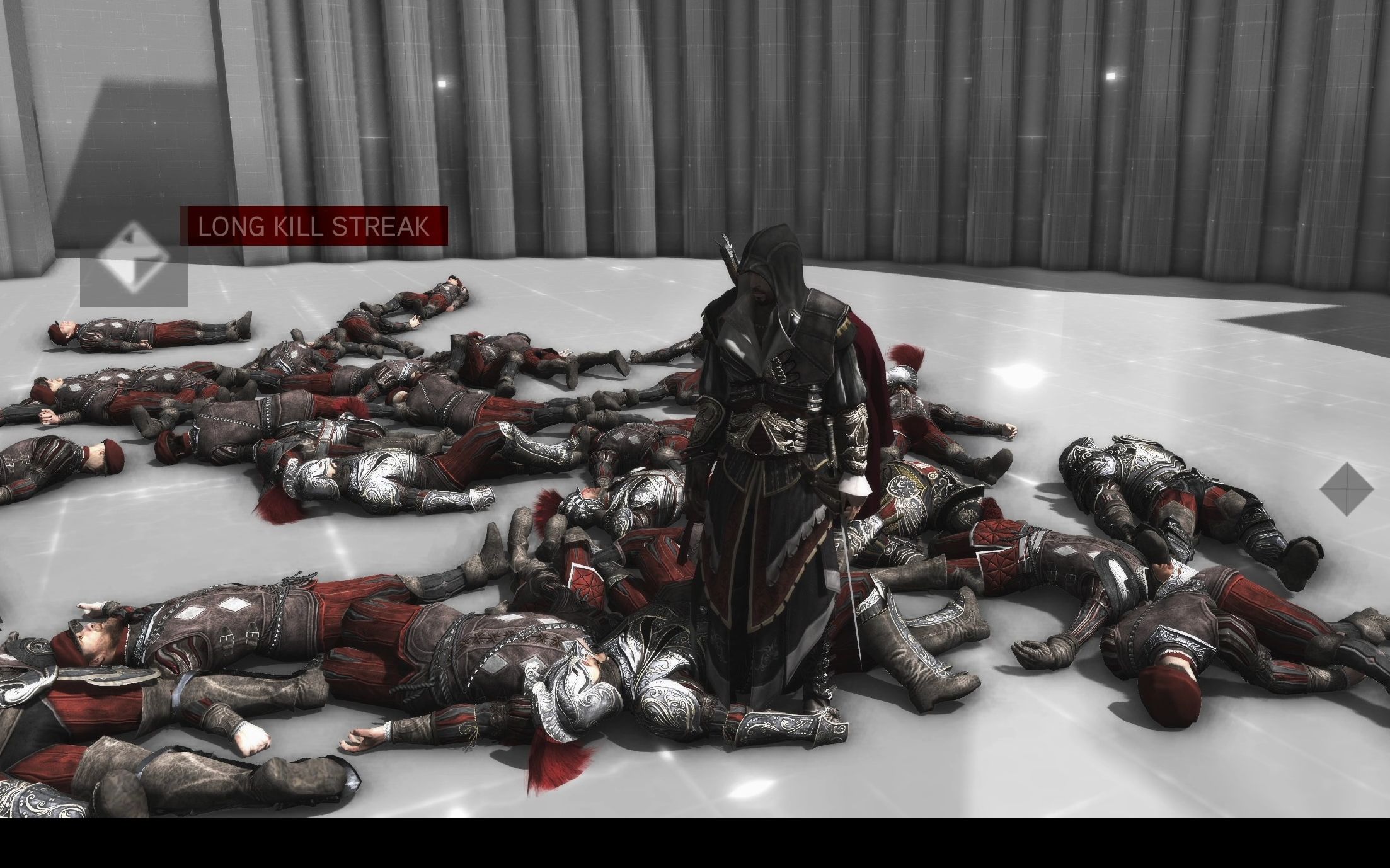Select the white diamond challenge icon
The image size is (1390, 868).
(x=134, y=261)
